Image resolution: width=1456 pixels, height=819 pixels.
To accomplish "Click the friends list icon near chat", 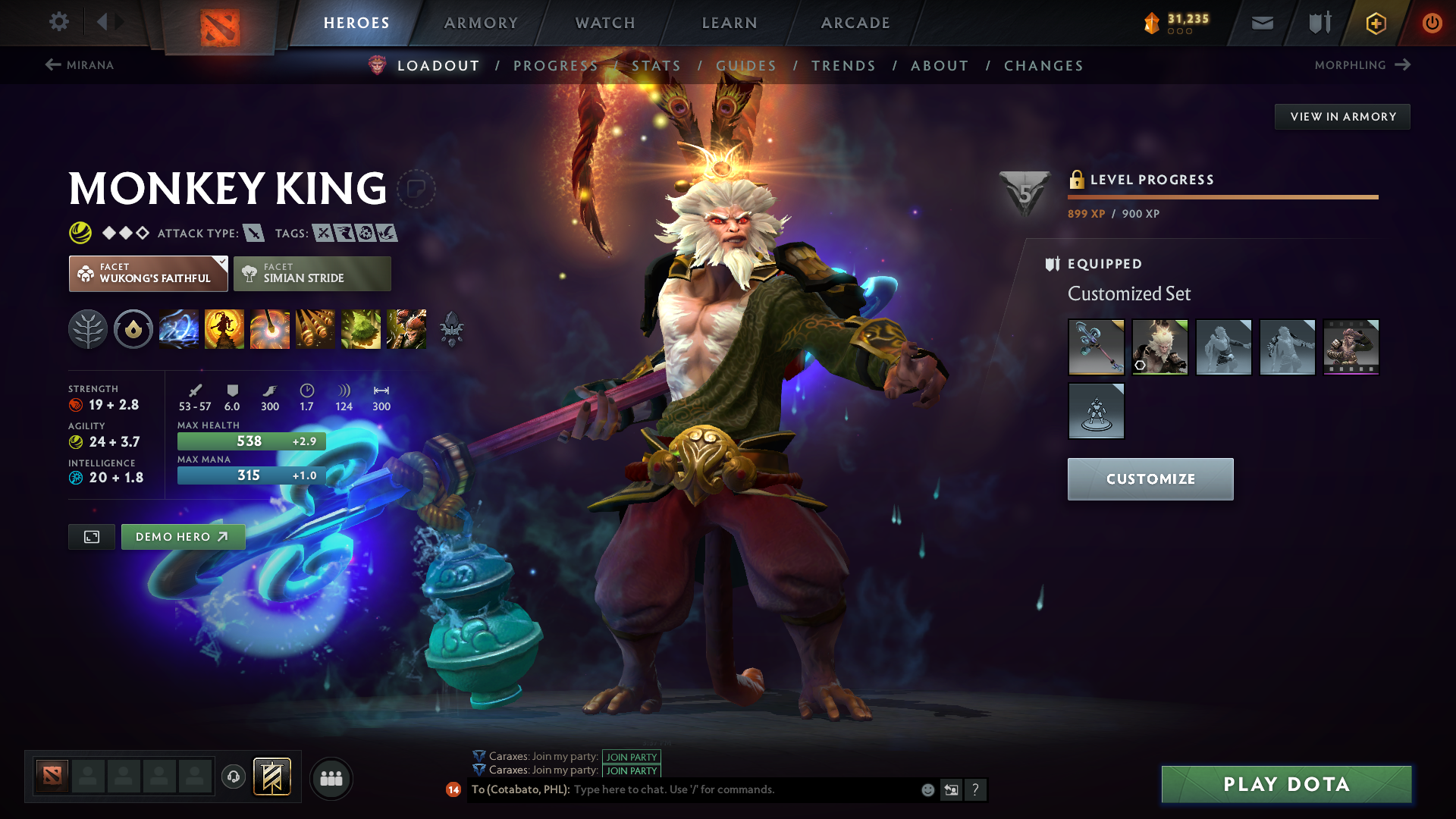I will click(x=331, y=778).
